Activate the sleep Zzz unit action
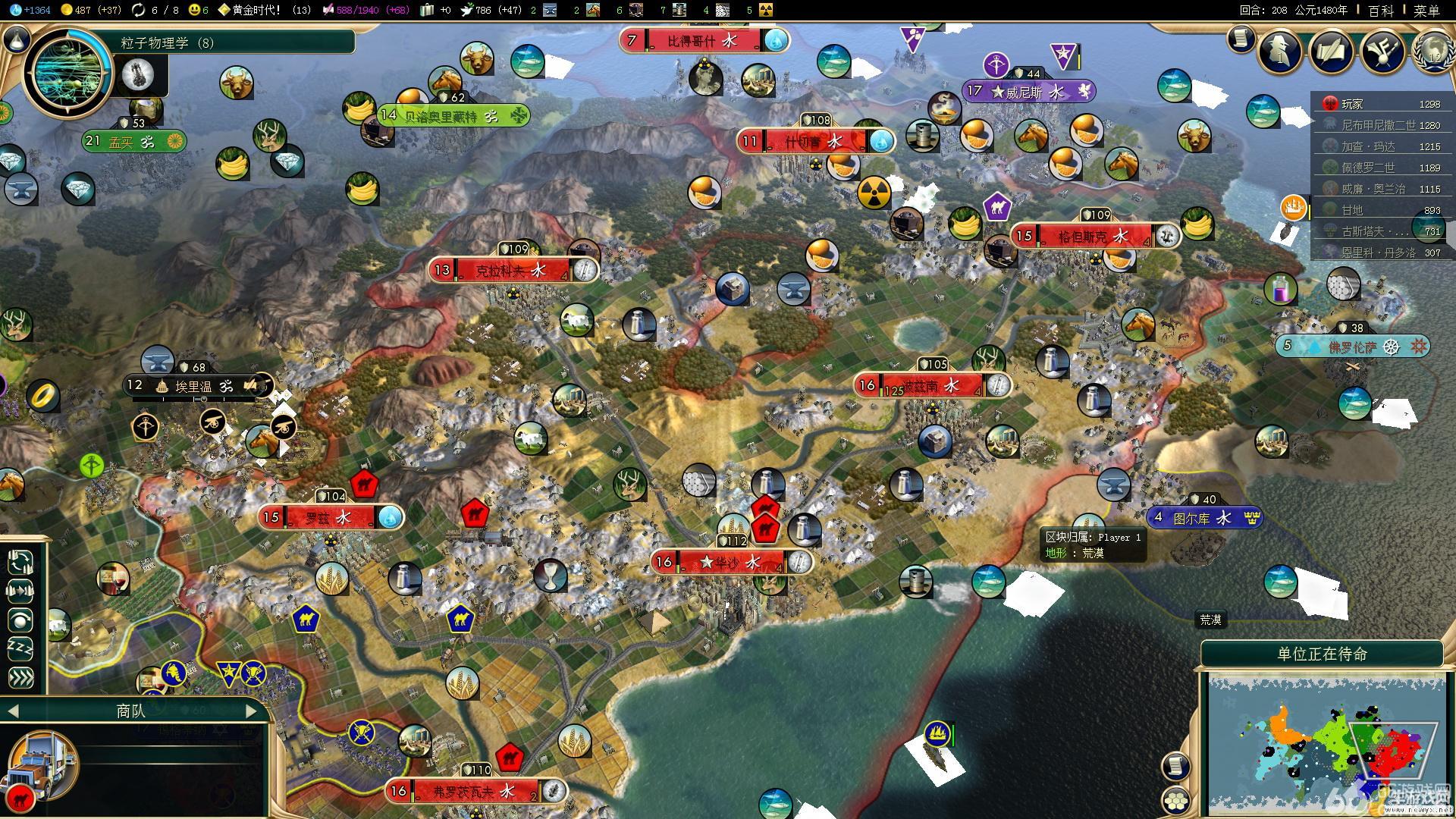Viewport: 1456px width, 819px height. [20, 648]
